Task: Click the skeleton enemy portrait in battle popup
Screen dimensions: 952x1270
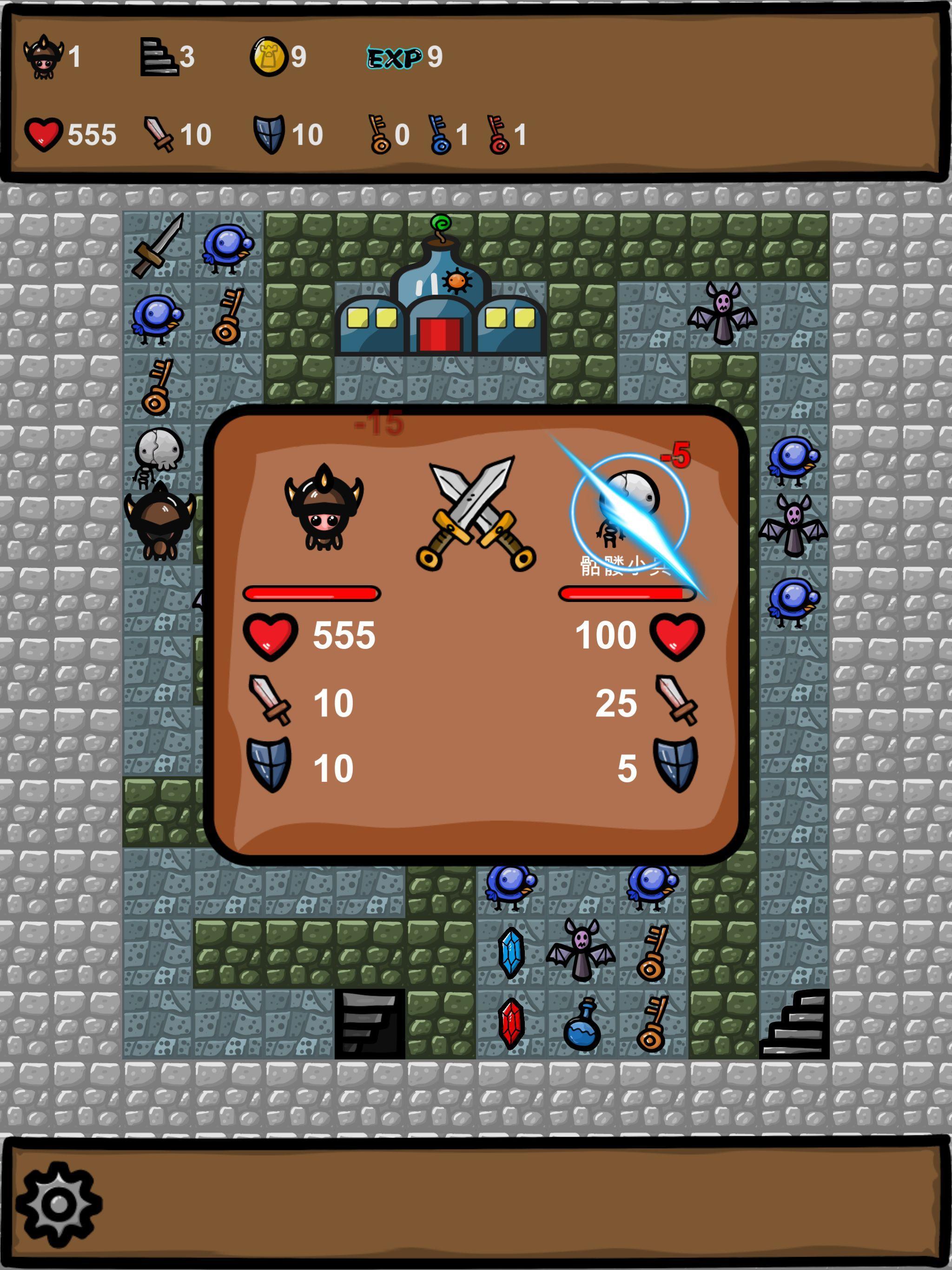Action: pos(627,505)
